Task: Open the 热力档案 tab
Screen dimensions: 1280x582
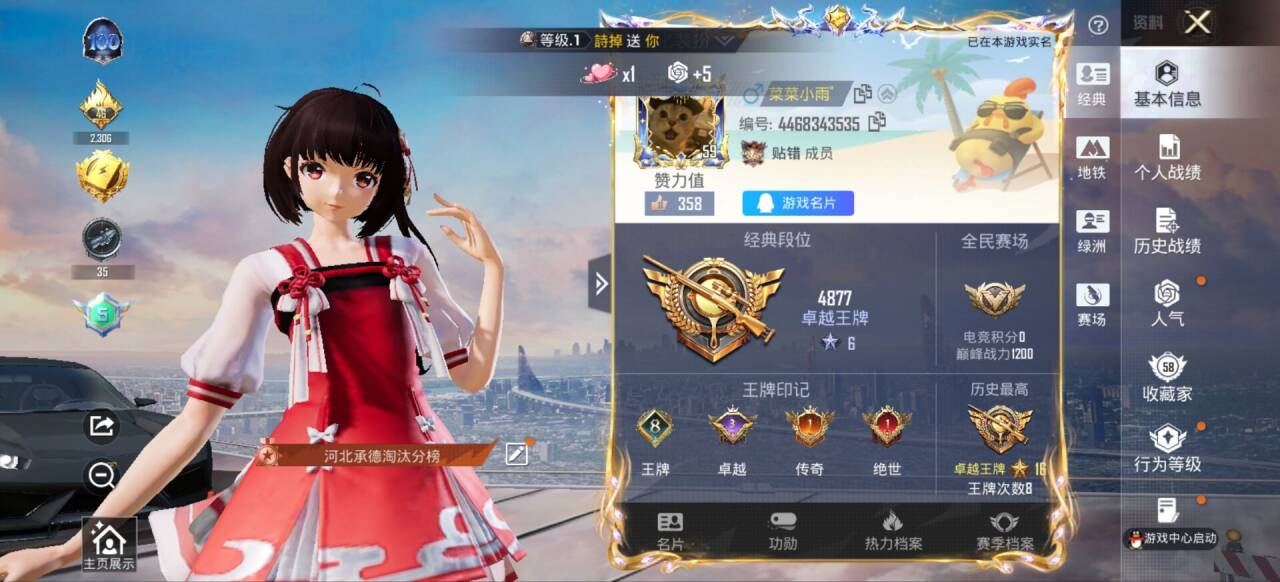Action: point(893,531)
